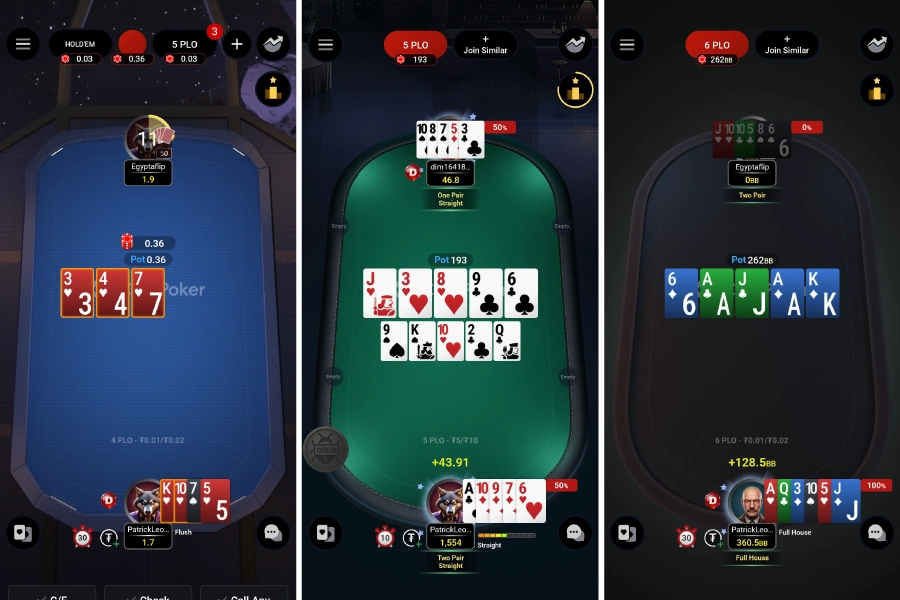Choose the Call Any pre-action option
The image size is (900, 600).
[x=244, y=594]
